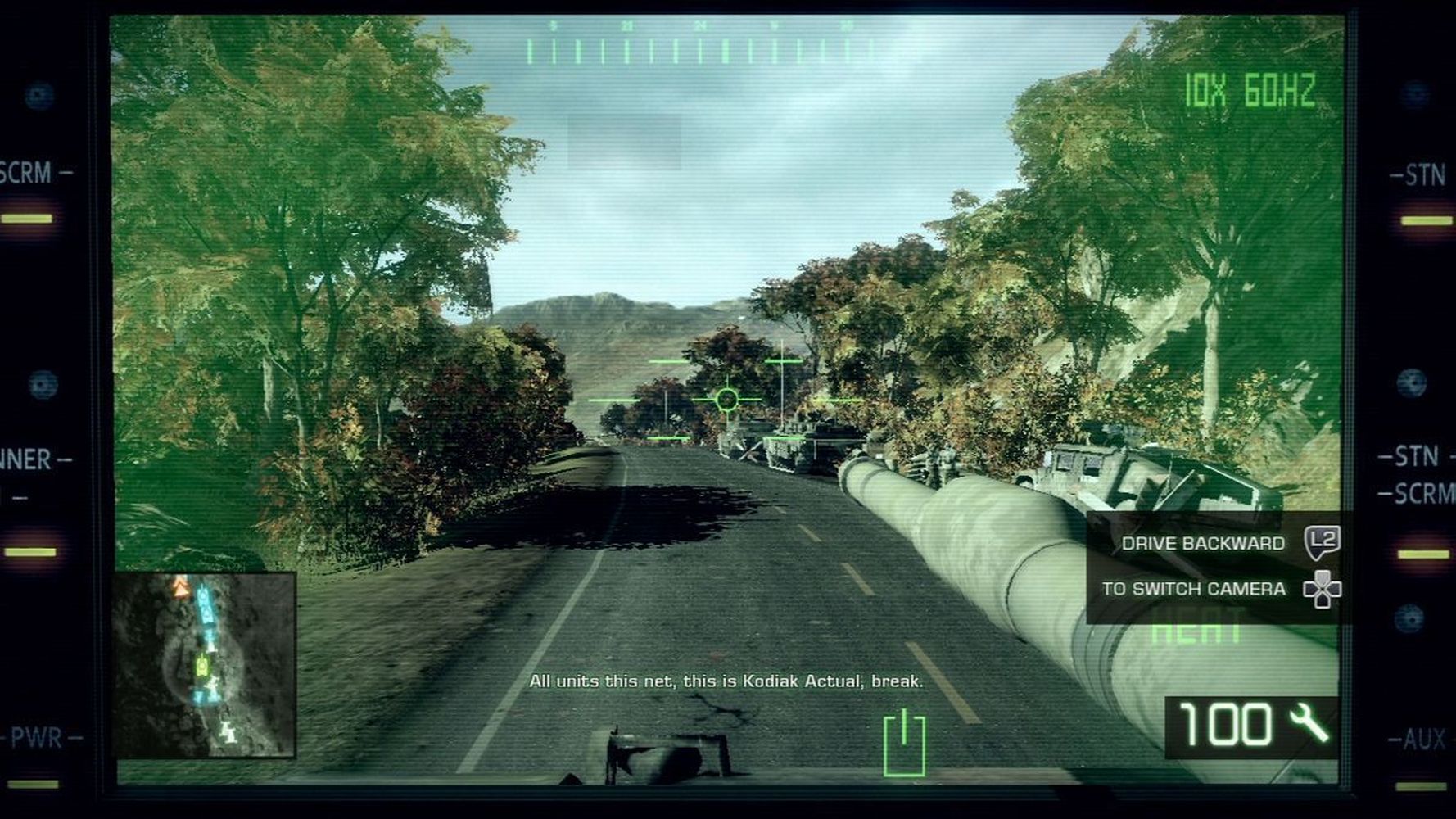The height and width of the screenshot is (819, 1456).
Task: Click the green turret orientation indicator
Action: 904,743
